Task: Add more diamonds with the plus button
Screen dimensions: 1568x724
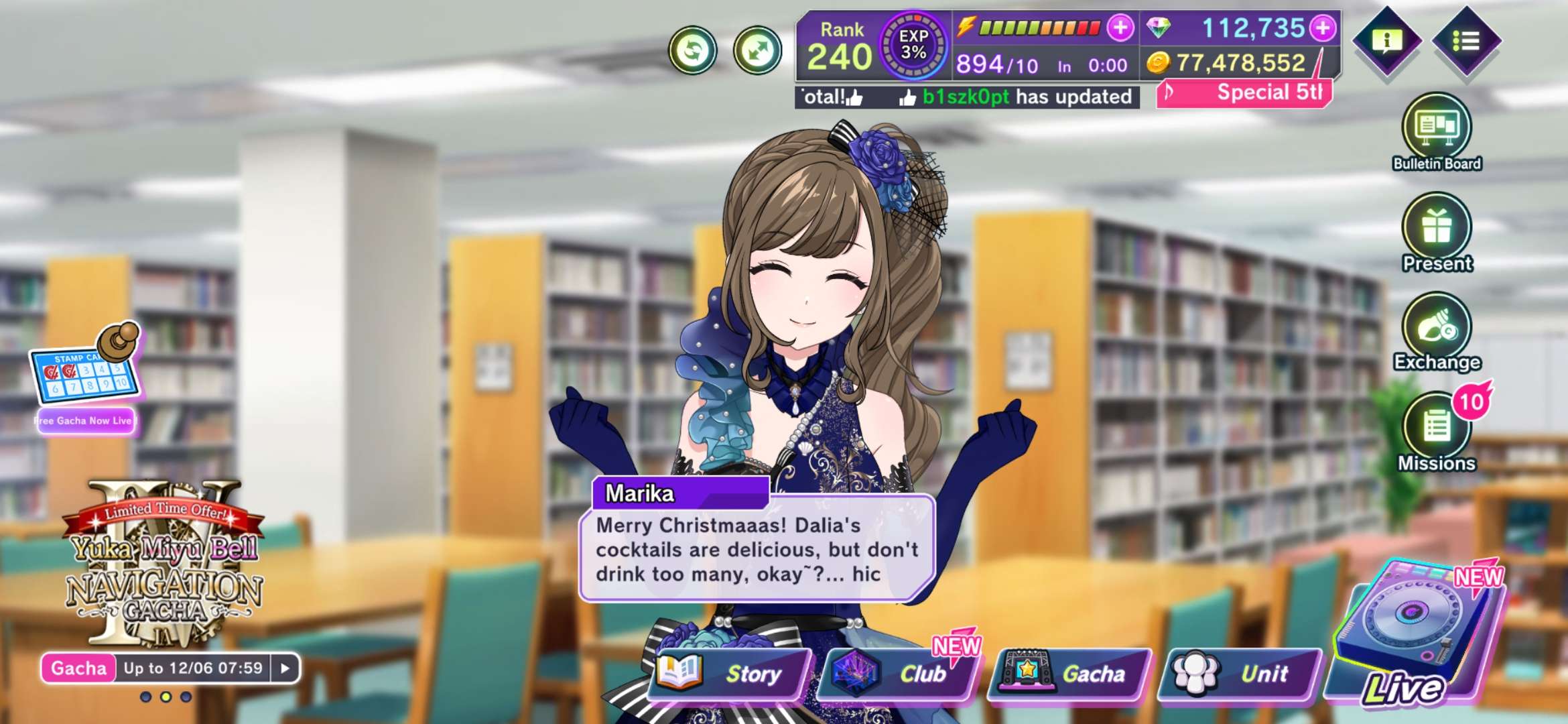Action: point(1323,28)
